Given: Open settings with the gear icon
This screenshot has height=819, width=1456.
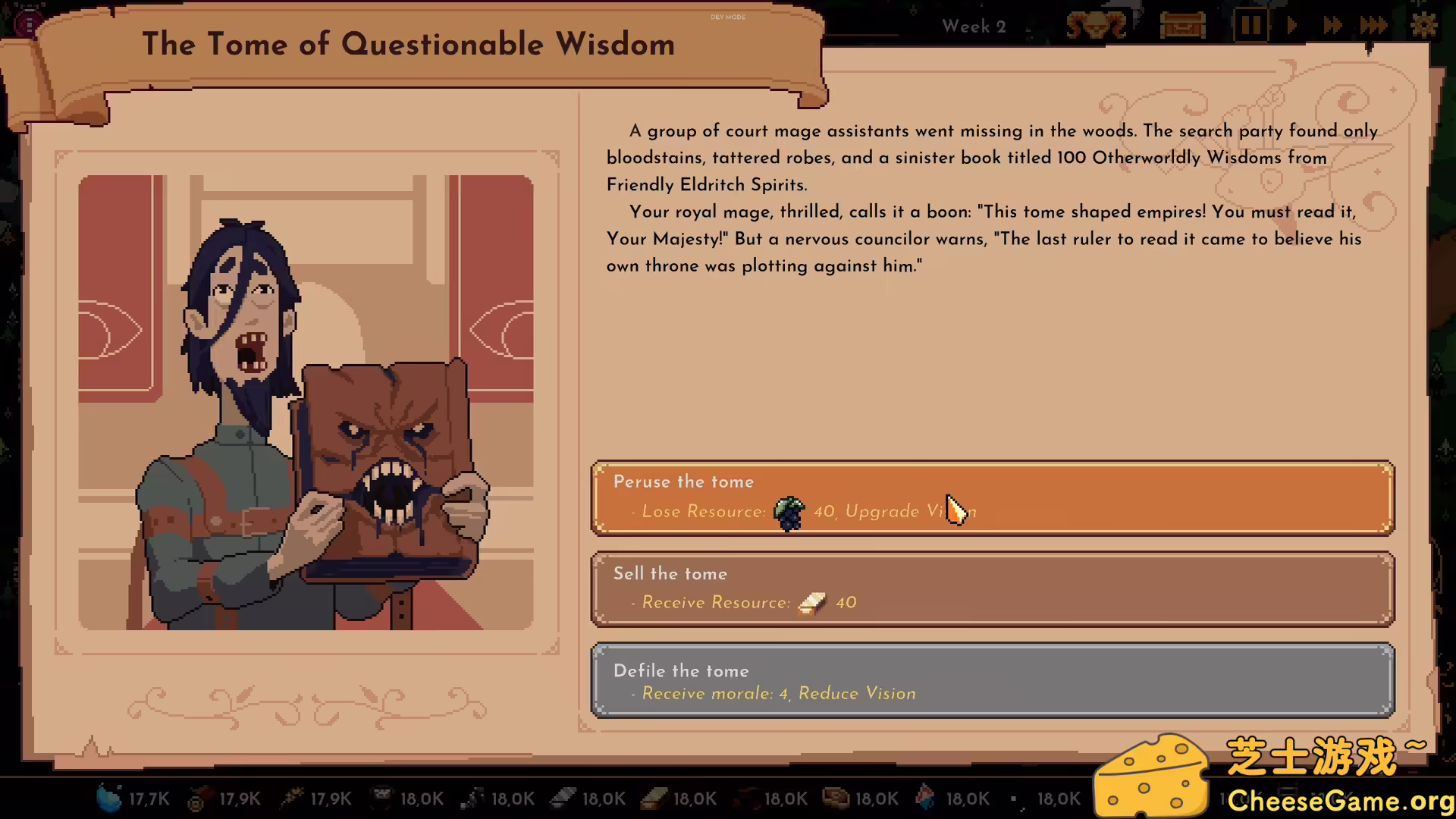Looking at the screenshot, I should 1423,27.
